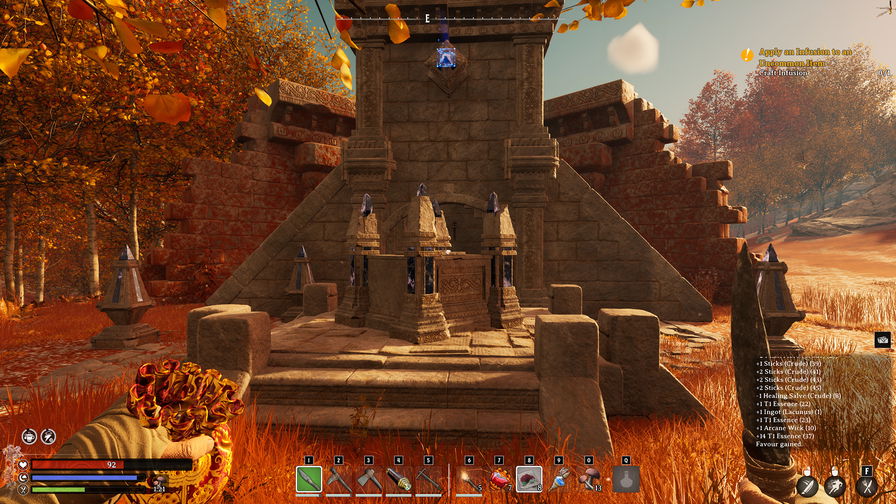The image size is (896, 504).
Task: Select the mushrooms in hotbar slot 0
Action: point(589,480)
